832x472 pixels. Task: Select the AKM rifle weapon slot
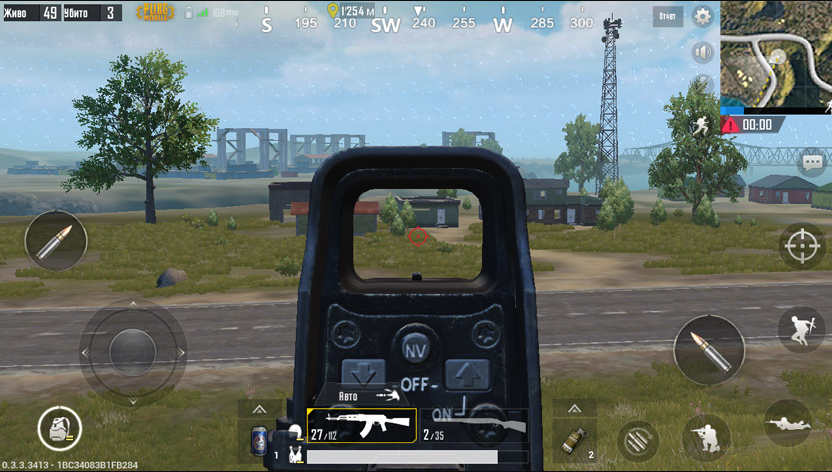(361, 425)
